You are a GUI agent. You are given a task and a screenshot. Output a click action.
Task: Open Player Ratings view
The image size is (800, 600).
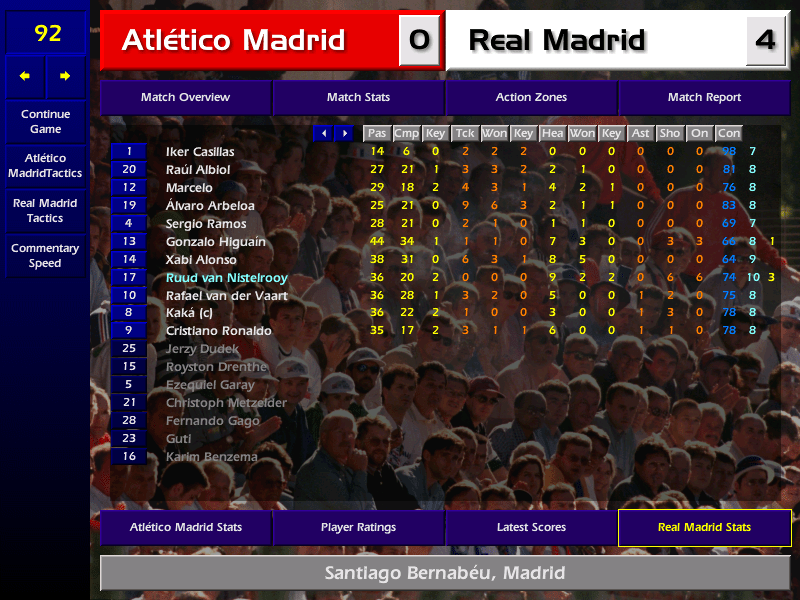(x=358, y=527)
